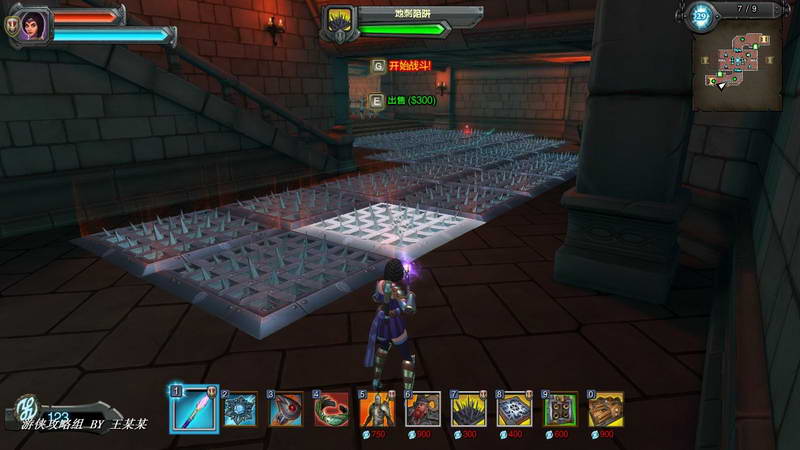Click the dungeon minimap

coord(738,66)
